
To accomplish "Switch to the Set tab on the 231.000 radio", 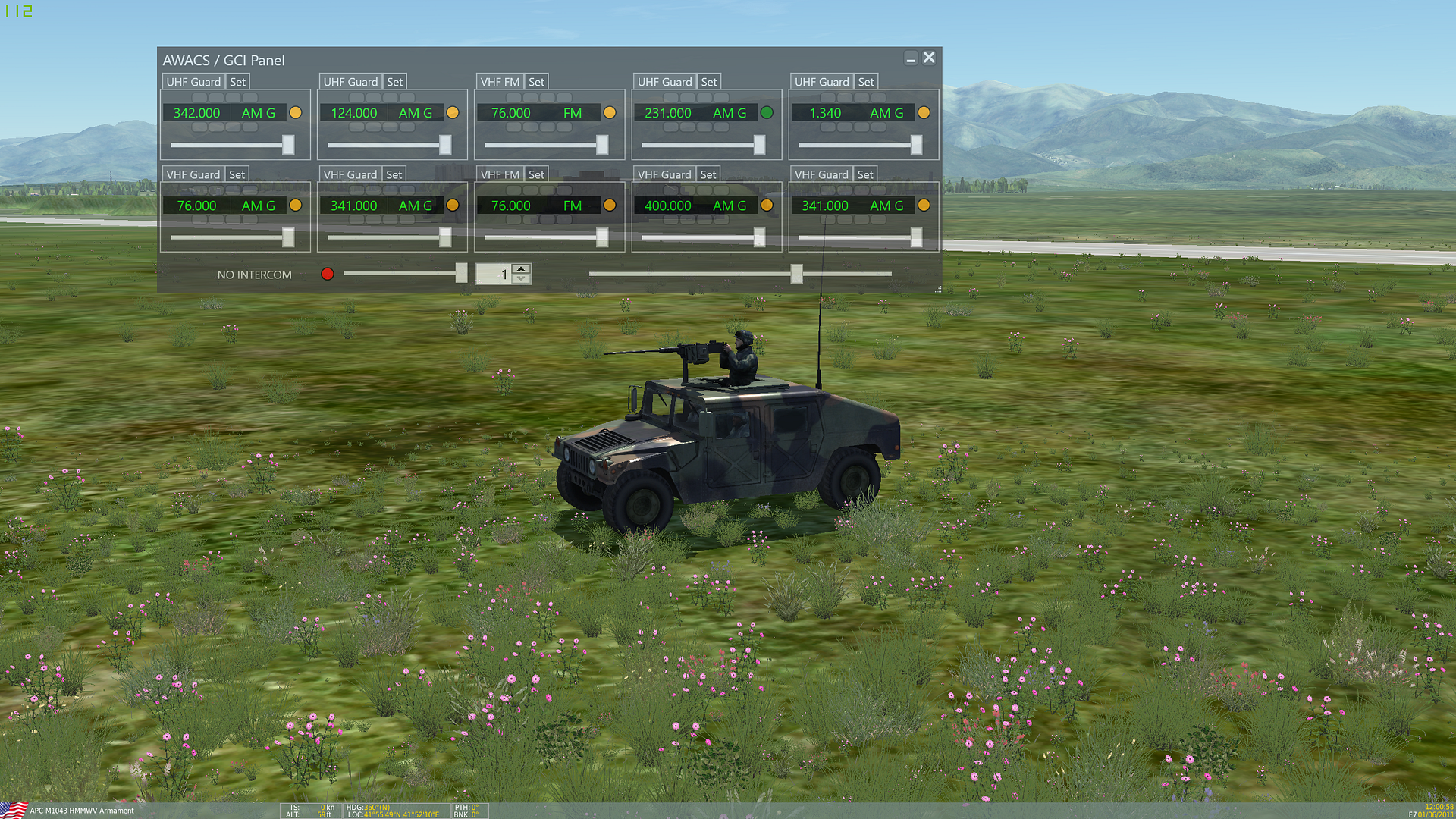I will (709, 81).
